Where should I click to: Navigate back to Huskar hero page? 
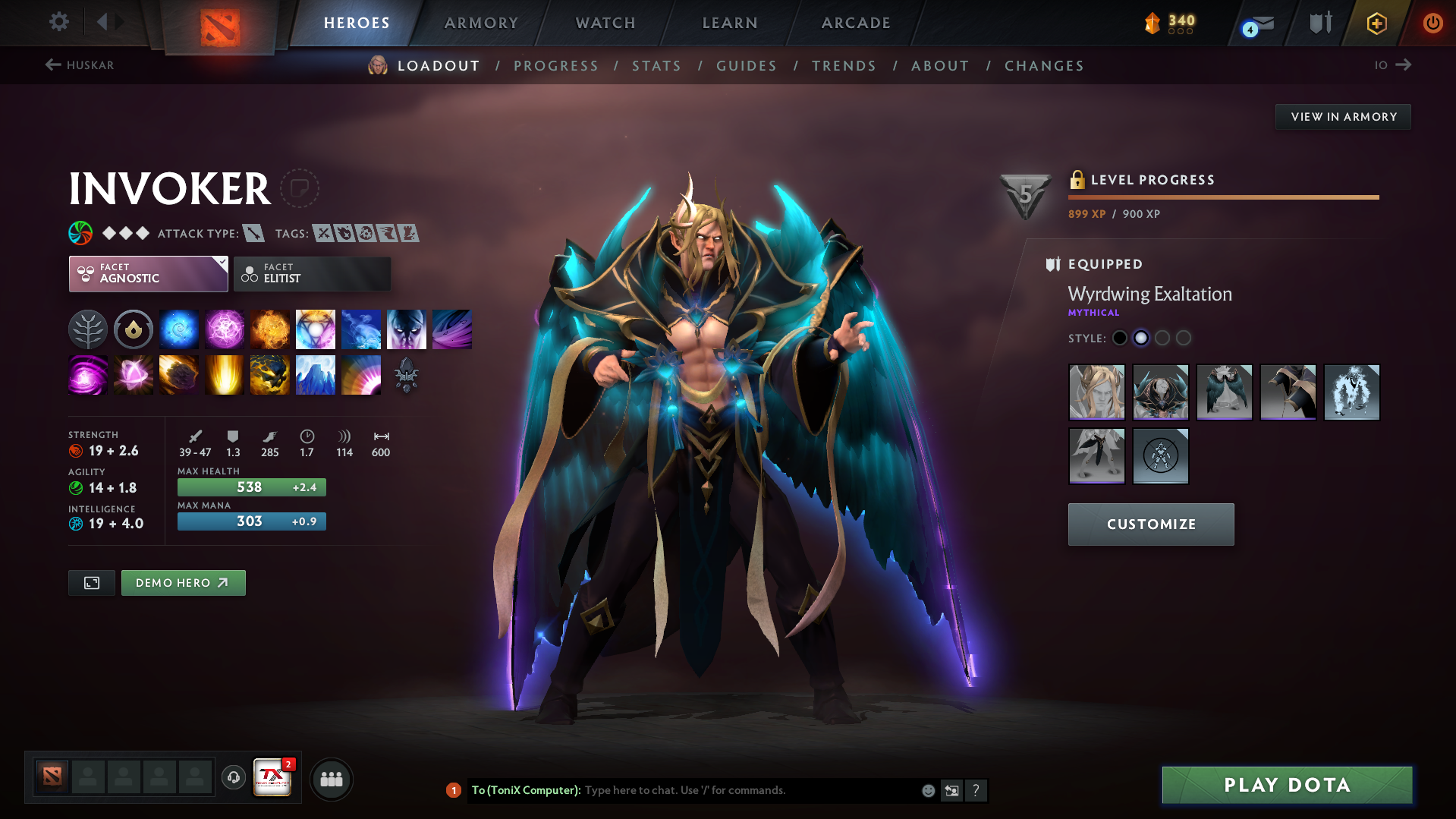(80, 65)
